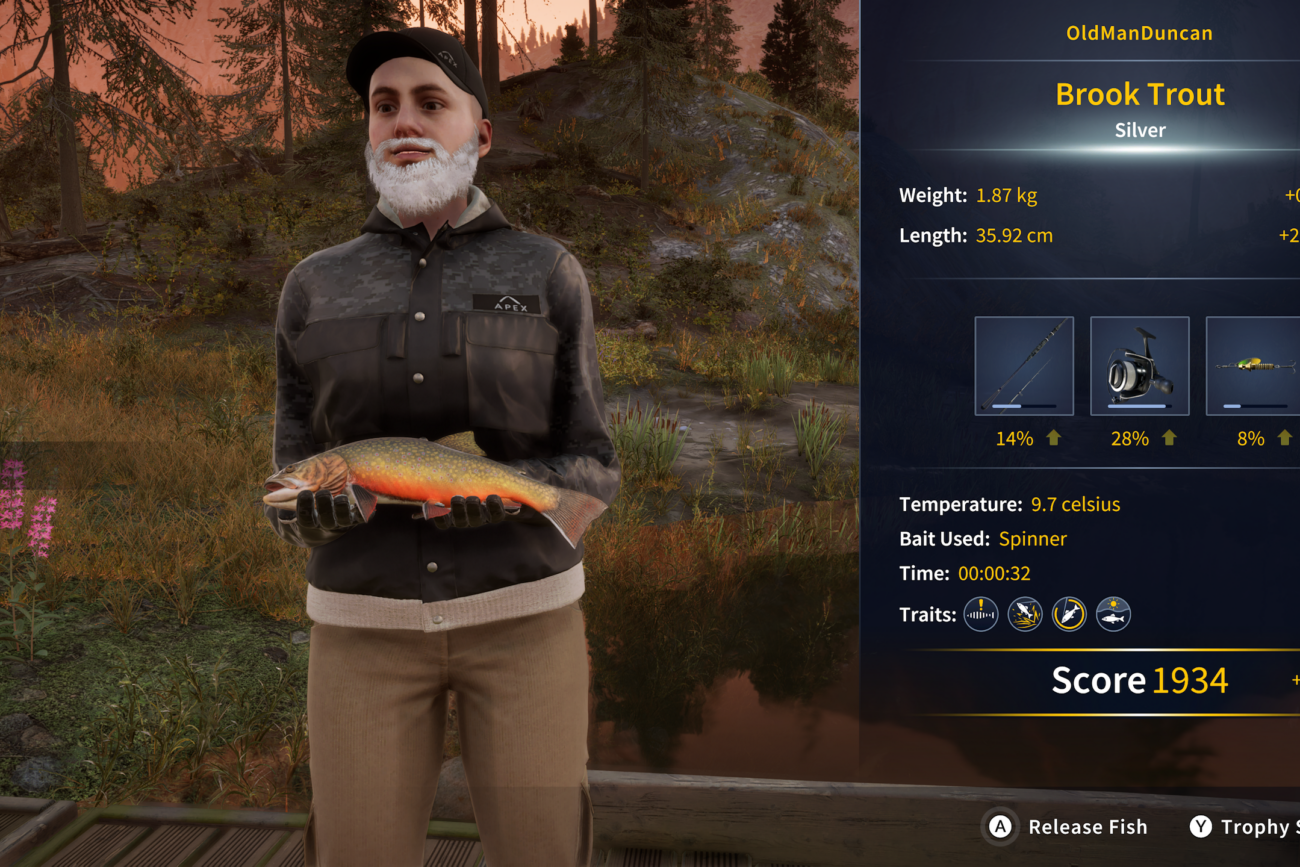The height and width of the screenshot is (867, 1300).
Task: Choose the Release Fish option
Action: pyautogui.click(x=1068, y=827)
